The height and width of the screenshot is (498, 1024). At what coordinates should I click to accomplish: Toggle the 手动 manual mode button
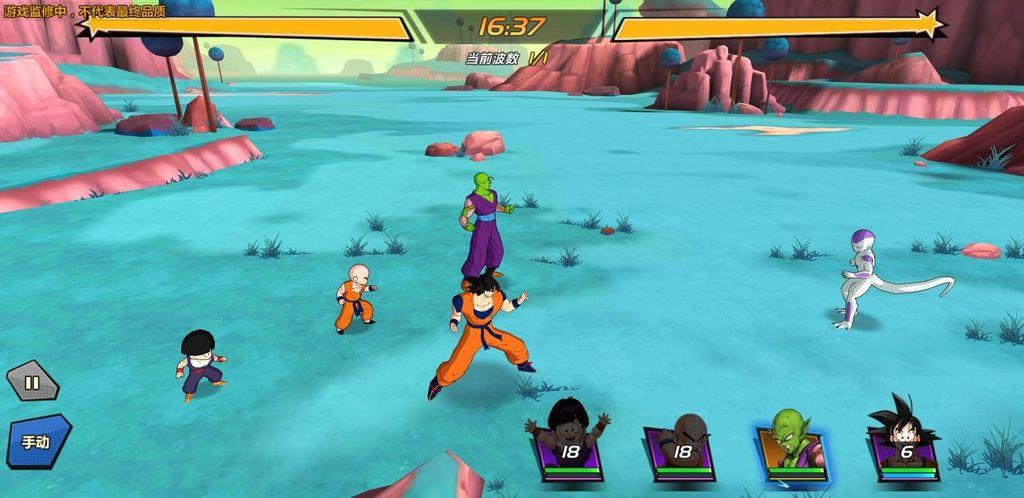click(x=37, y=441)
